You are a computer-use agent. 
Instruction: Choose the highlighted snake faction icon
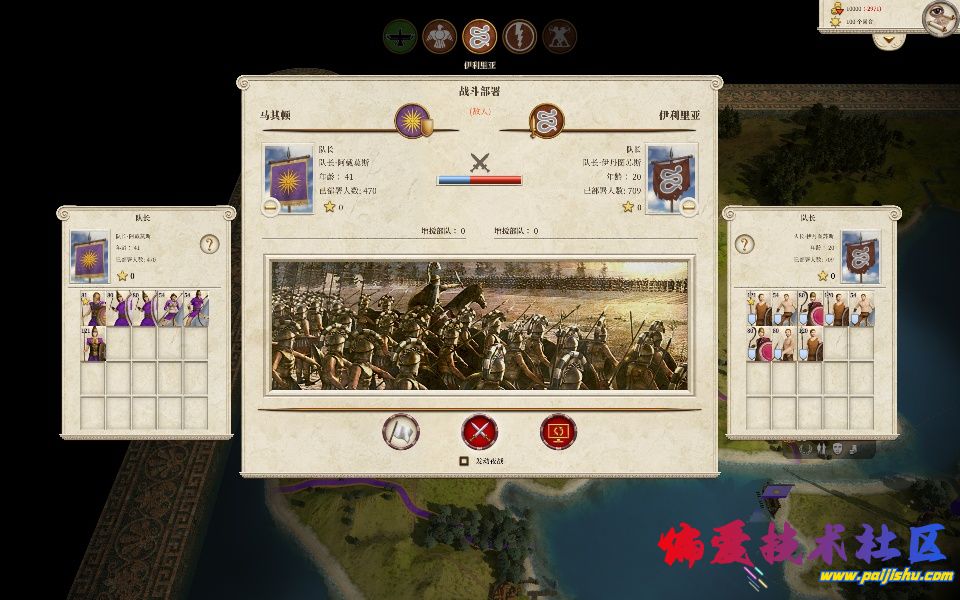click(480, 38)
